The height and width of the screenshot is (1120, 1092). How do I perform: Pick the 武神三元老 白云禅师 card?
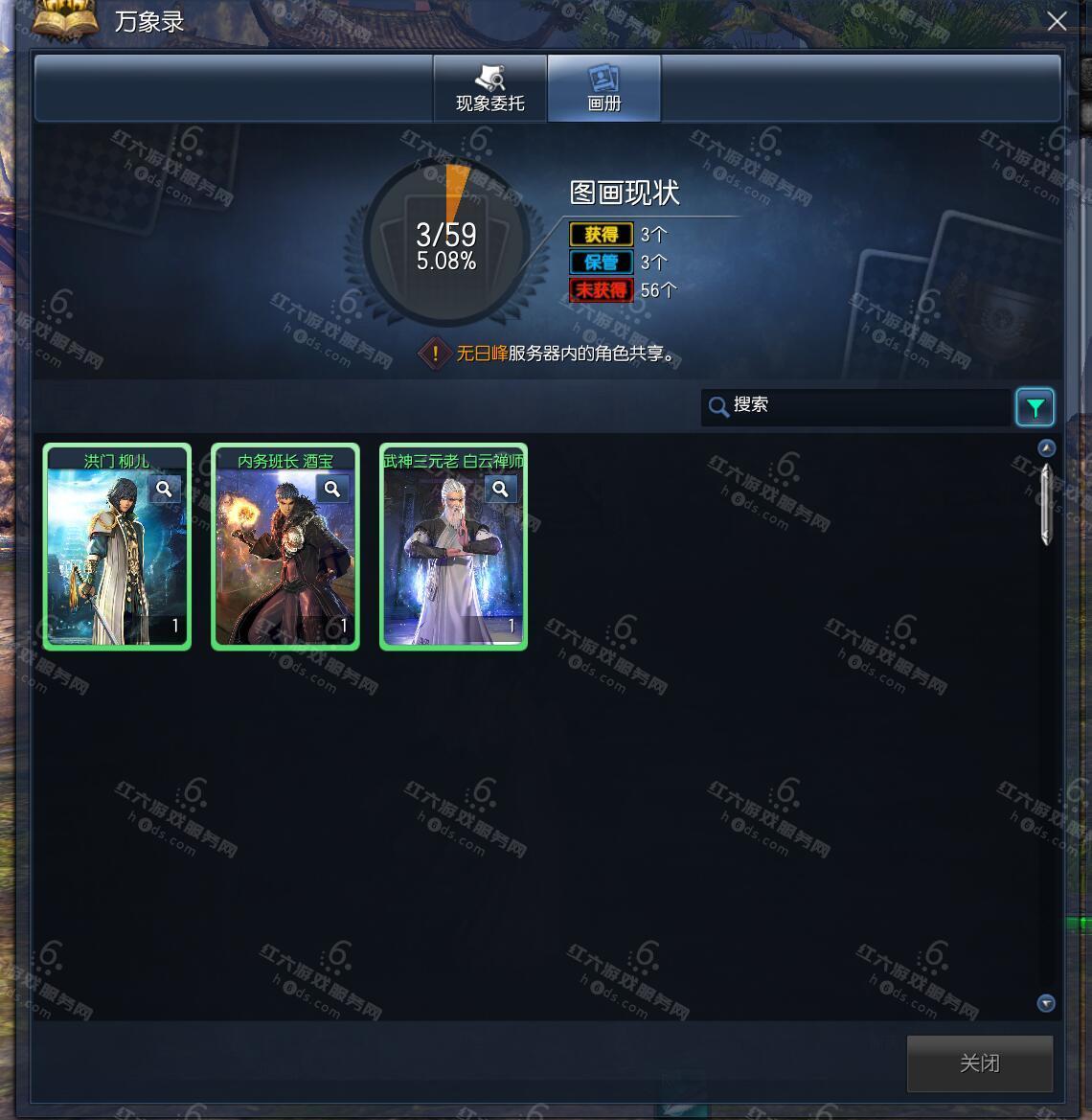(453, 556)
